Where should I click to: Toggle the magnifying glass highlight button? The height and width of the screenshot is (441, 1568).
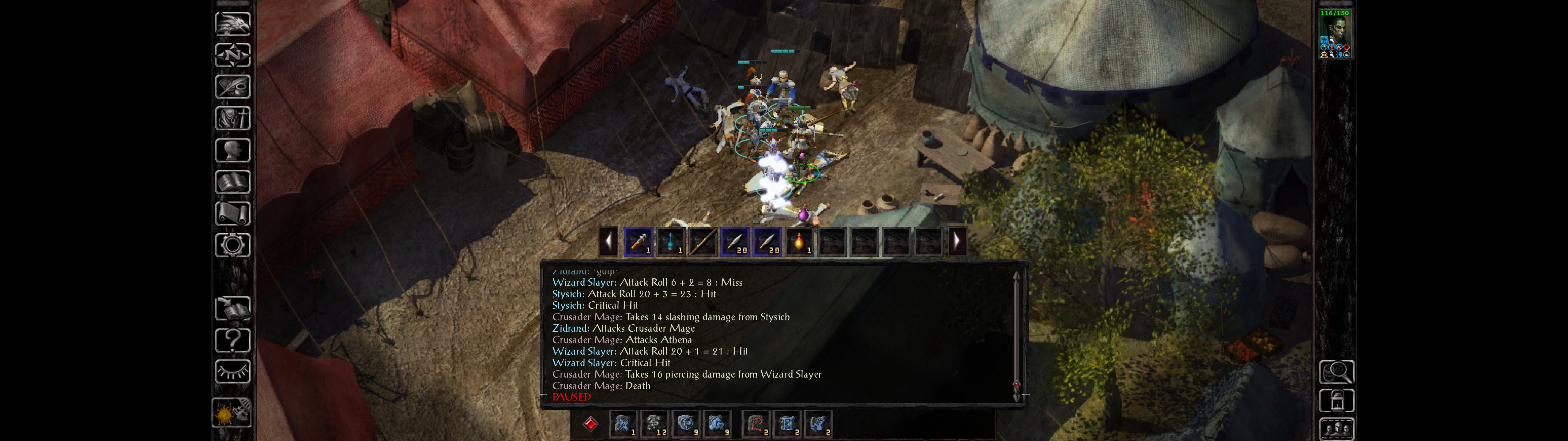click(1336, 371)
